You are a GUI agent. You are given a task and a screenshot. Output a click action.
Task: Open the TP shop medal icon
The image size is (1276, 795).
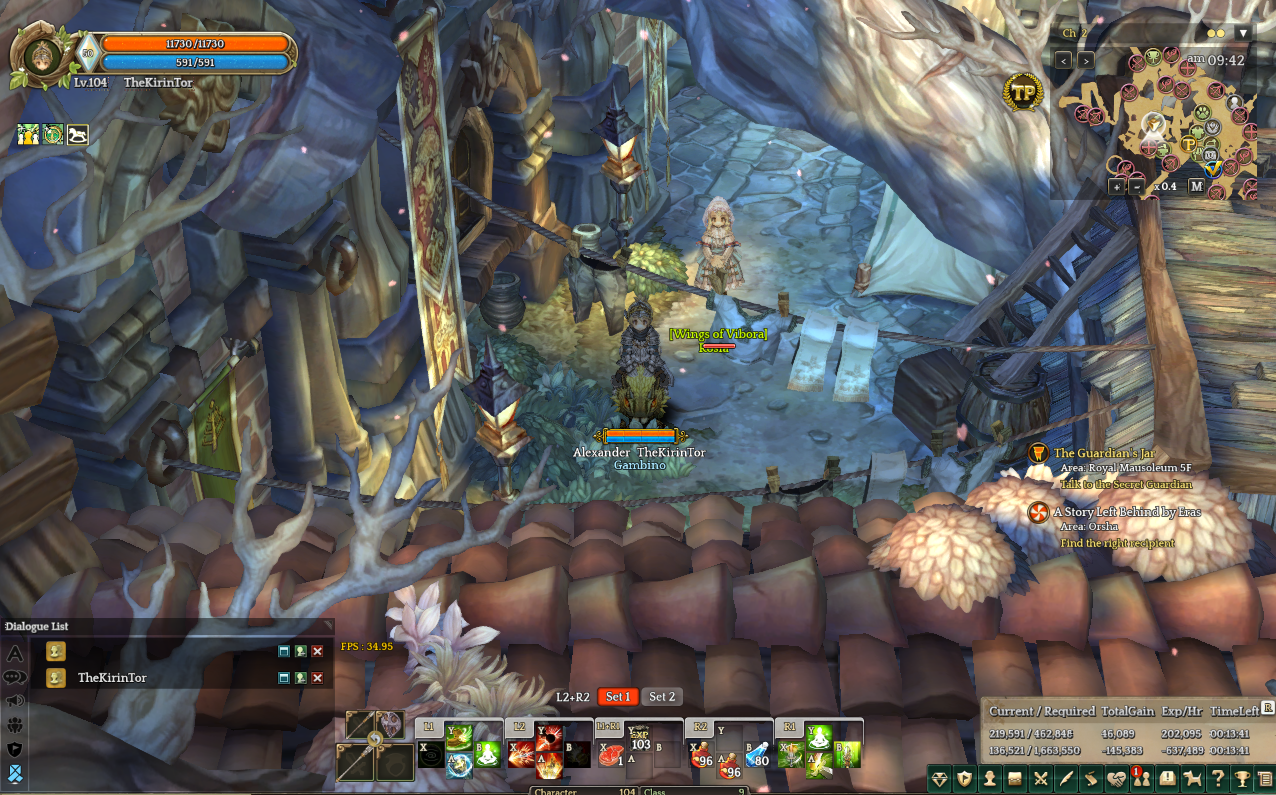(x=1022, y=92)
